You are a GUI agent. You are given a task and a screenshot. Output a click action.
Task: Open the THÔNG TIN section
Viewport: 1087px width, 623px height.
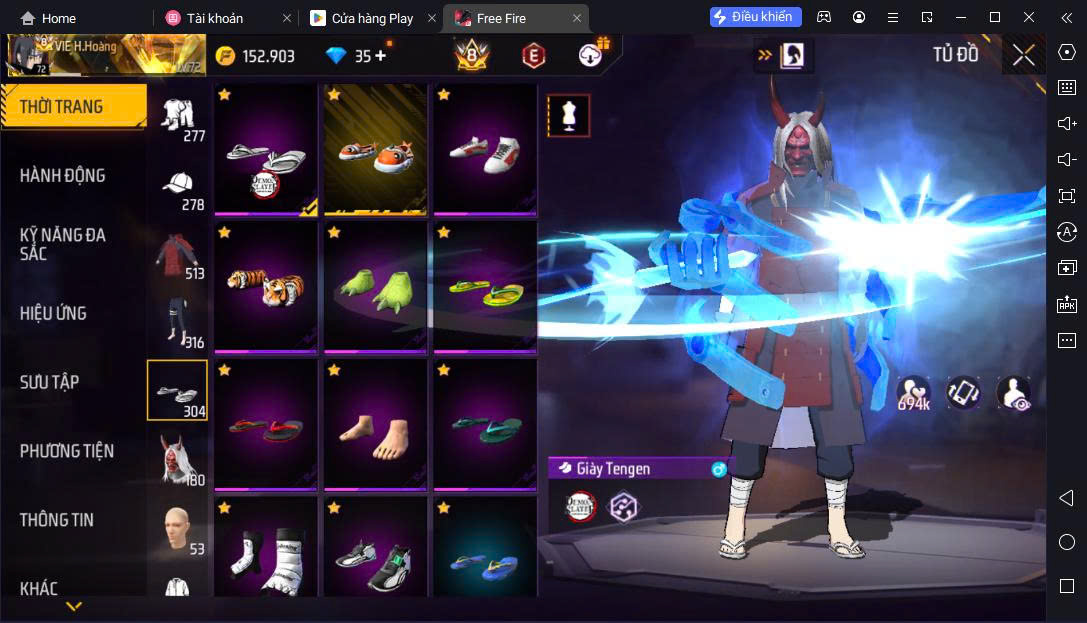tap(56, 520)
